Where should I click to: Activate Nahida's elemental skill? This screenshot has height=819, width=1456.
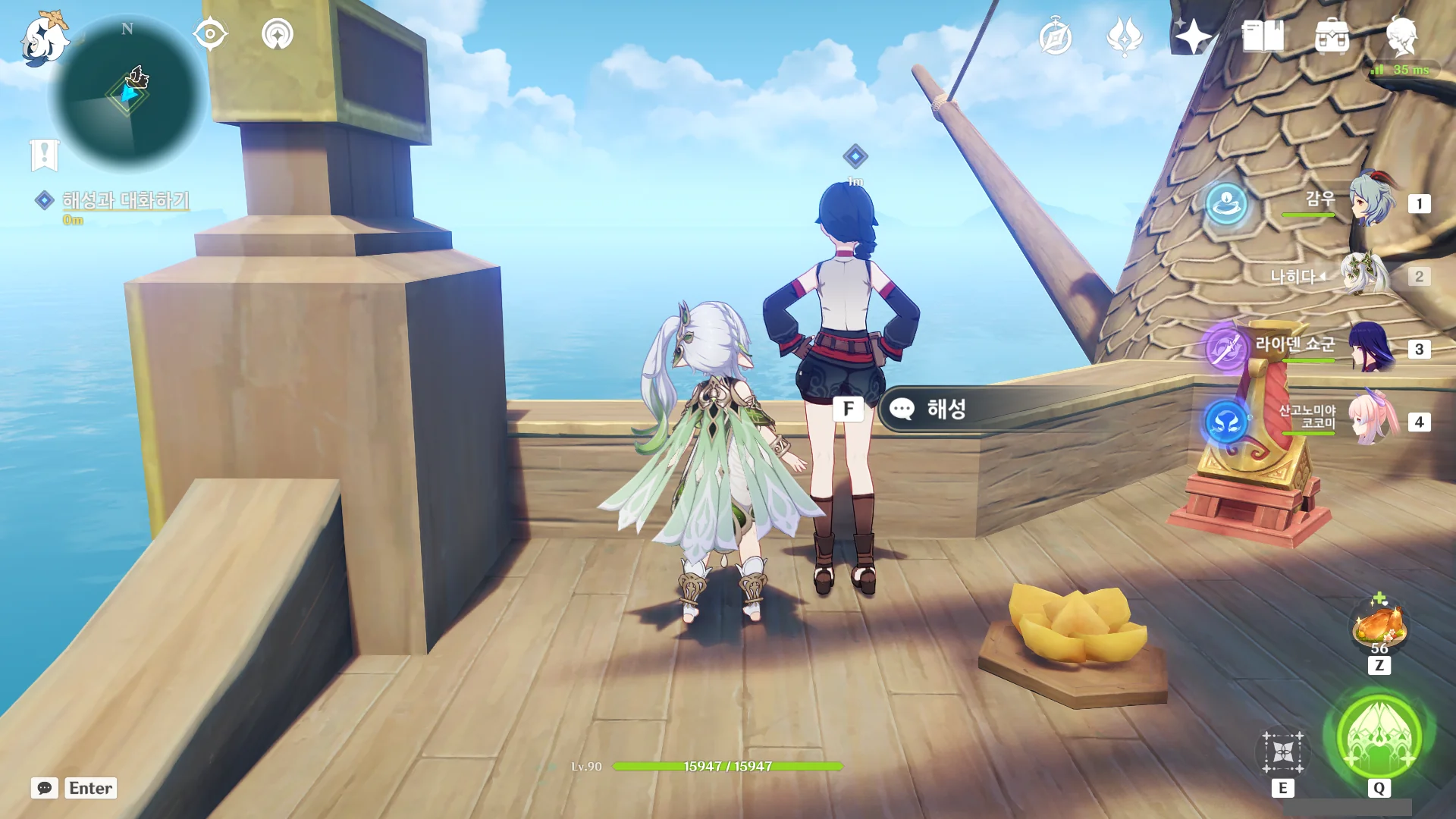click(1282, 752)
